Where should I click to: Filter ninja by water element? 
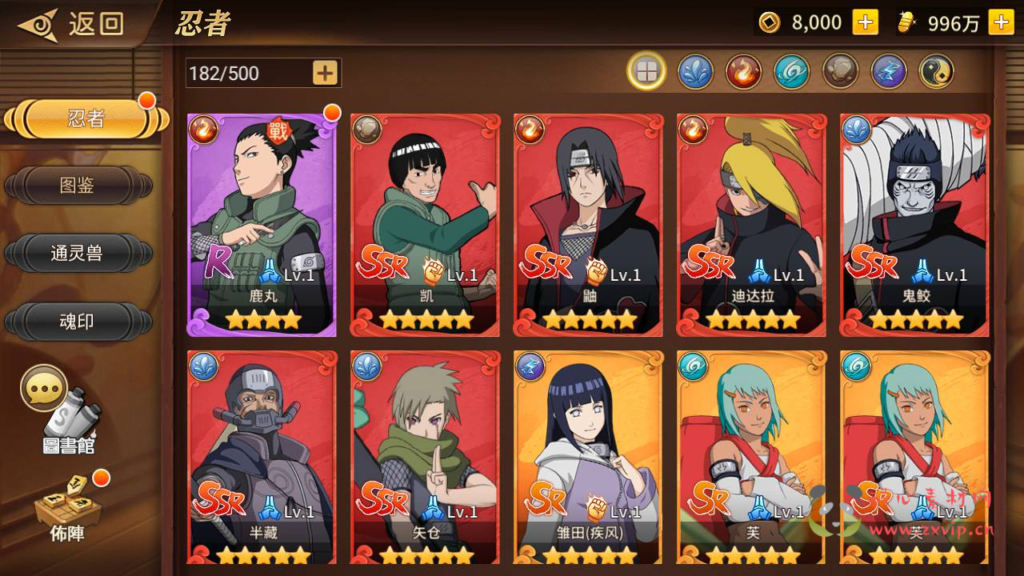[x=695, y=71]
